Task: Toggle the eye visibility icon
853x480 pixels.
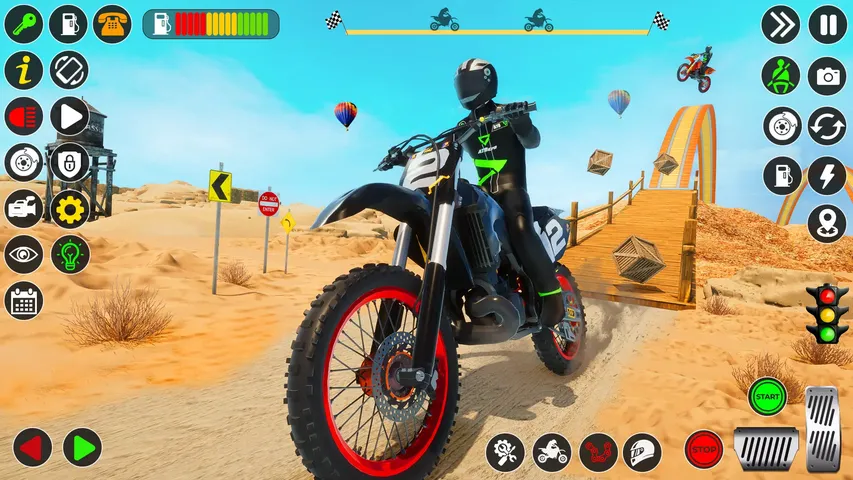Action: point(23,254)
